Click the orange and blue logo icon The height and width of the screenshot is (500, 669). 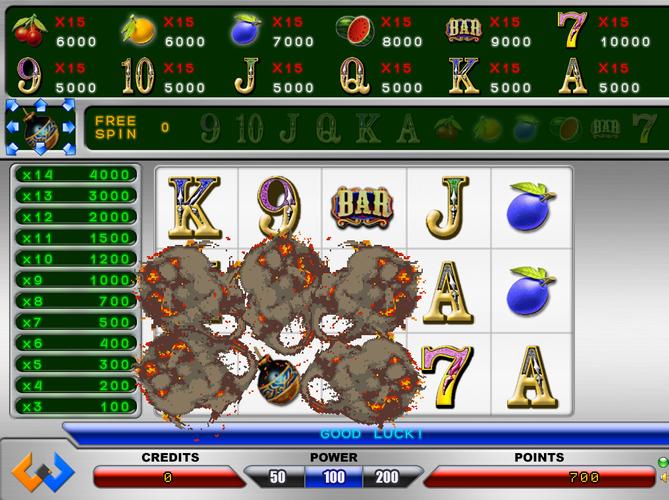tap(42, 472)
